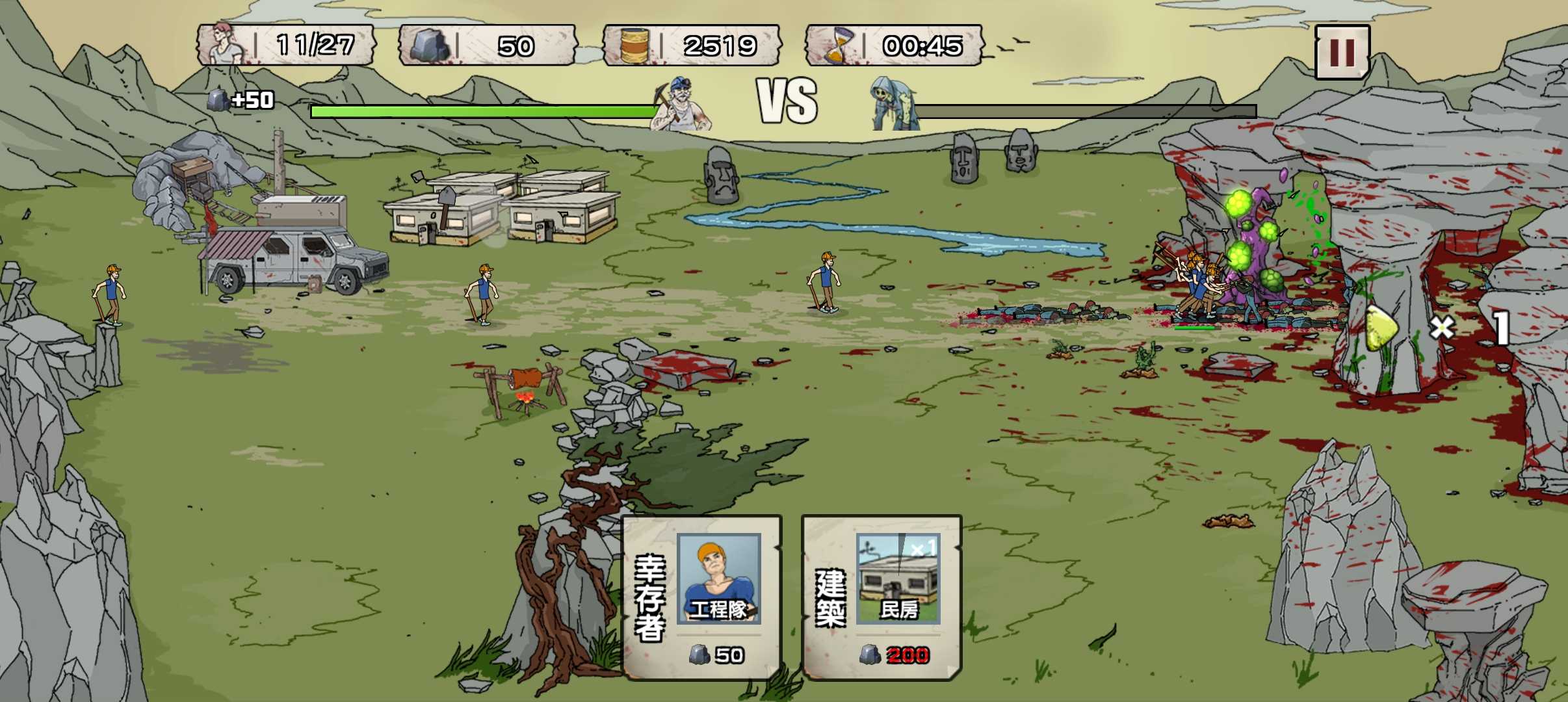Pause the game
1568x702 pixels.
click(x=1342, y=52)
